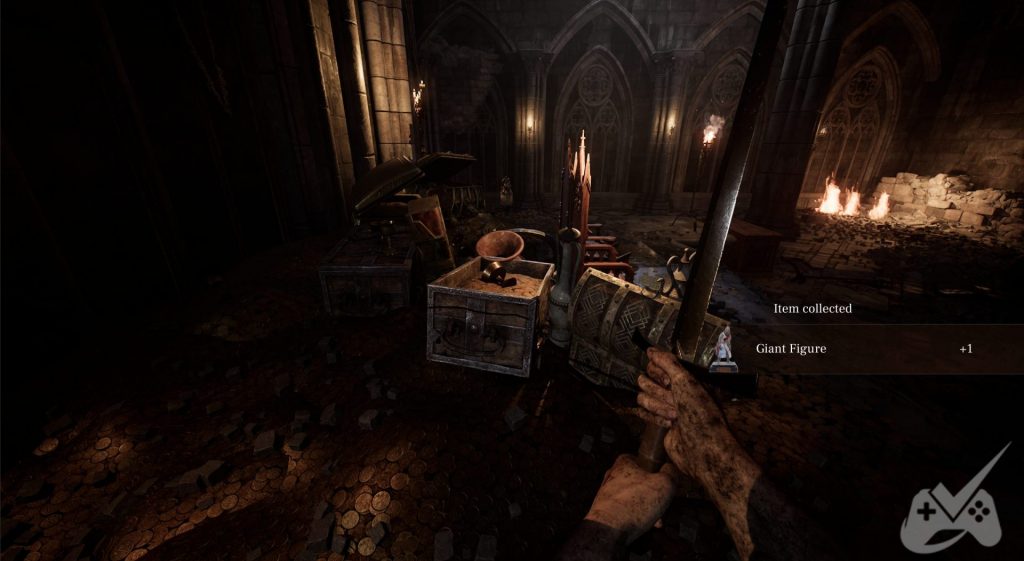Click the Giant Figure statue icon
The width and height of the screenshot is (1024, 561).
[x=722, y=349]
